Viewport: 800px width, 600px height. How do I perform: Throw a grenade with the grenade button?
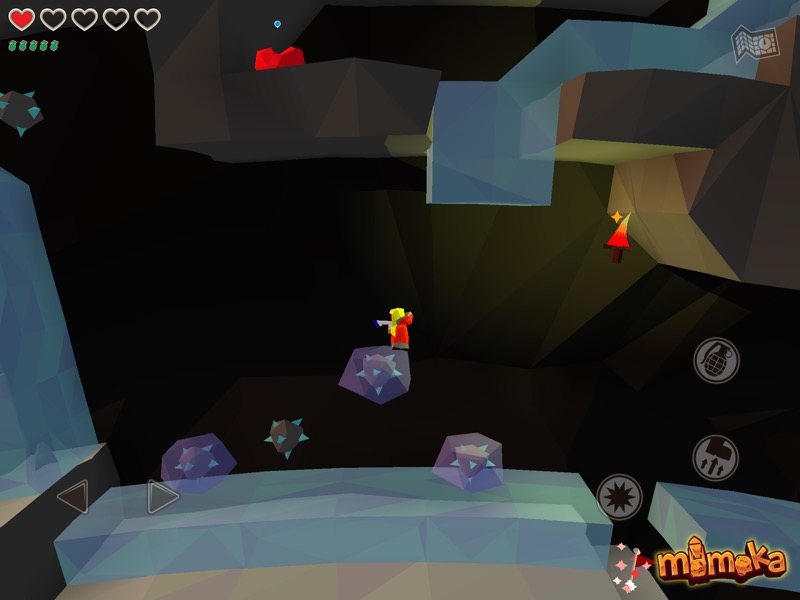coord(716,360)
